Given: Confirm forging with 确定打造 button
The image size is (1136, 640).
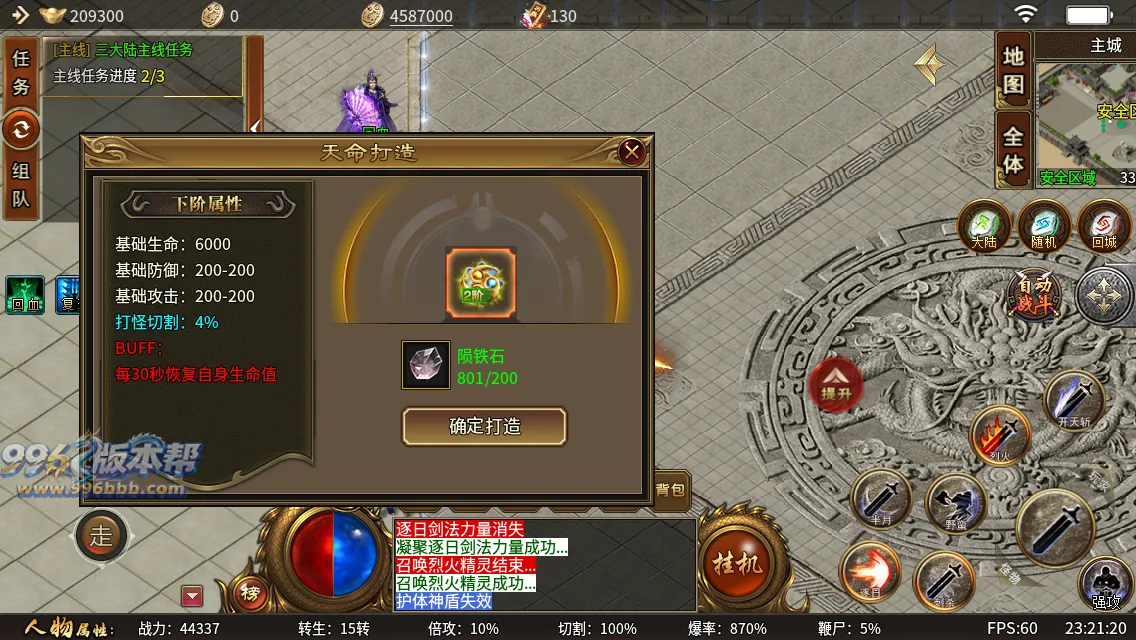Looking at the screenshot, I should click(484, 426).
